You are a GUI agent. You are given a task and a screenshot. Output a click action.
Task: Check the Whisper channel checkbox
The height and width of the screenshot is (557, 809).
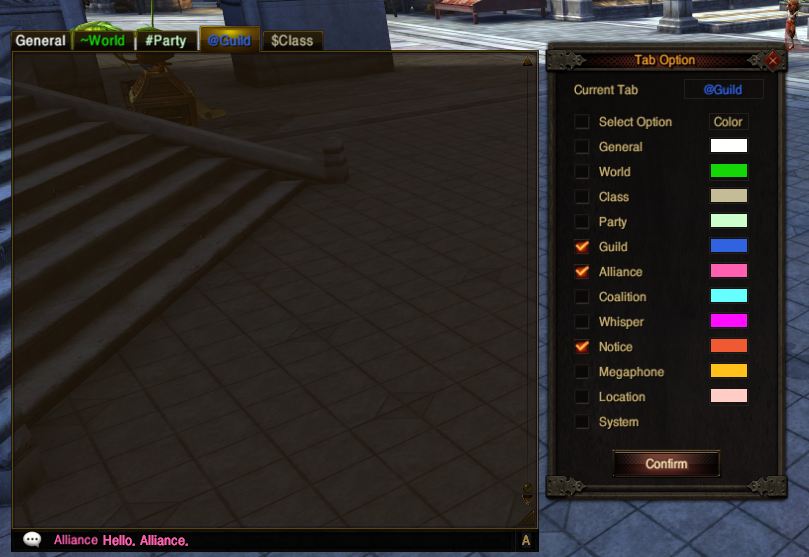tap(582, 322)
